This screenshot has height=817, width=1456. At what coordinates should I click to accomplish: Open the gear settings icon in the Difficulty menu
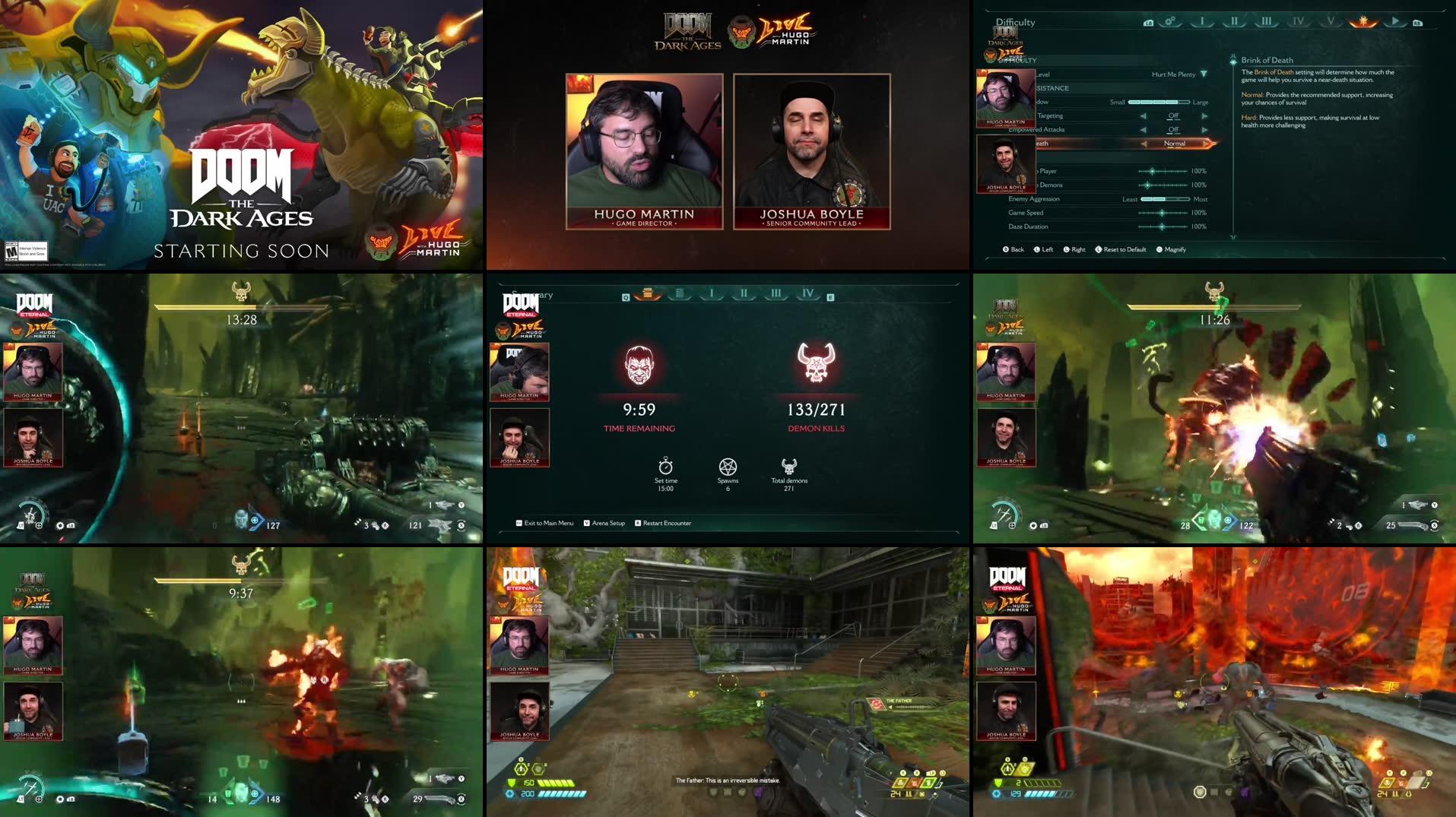click(1170, 22)
